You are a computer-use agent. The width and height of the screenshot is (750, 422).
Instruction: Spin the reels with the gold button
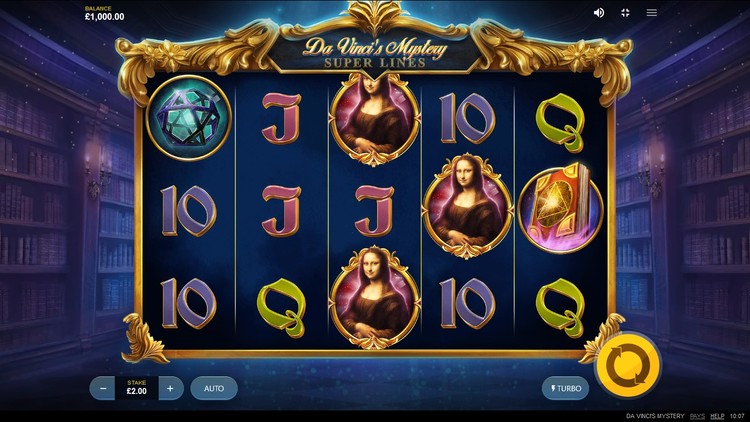[x=627, y=366]
